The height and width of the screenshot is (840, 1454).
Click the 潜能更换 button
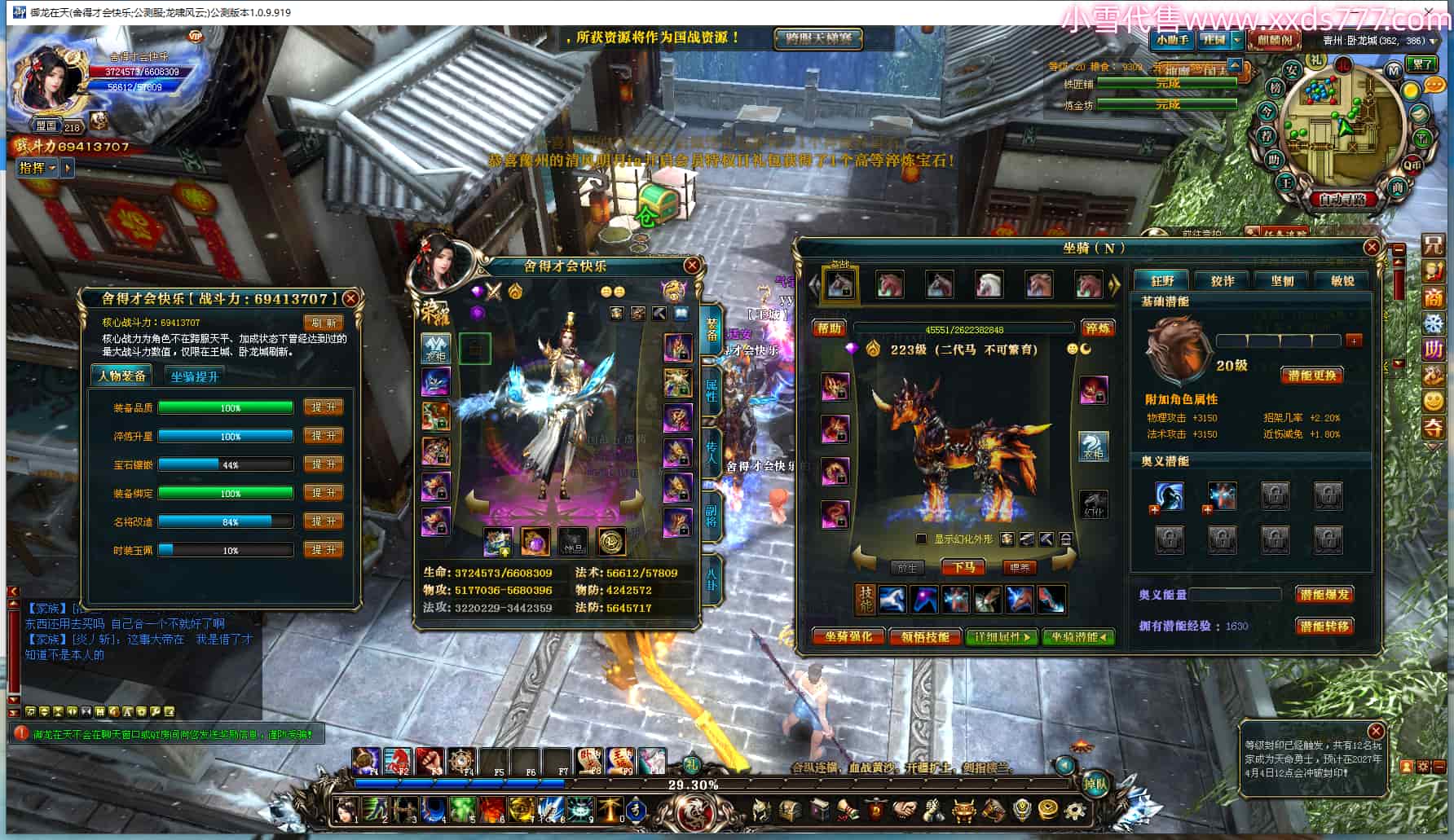coord(1312,376)
